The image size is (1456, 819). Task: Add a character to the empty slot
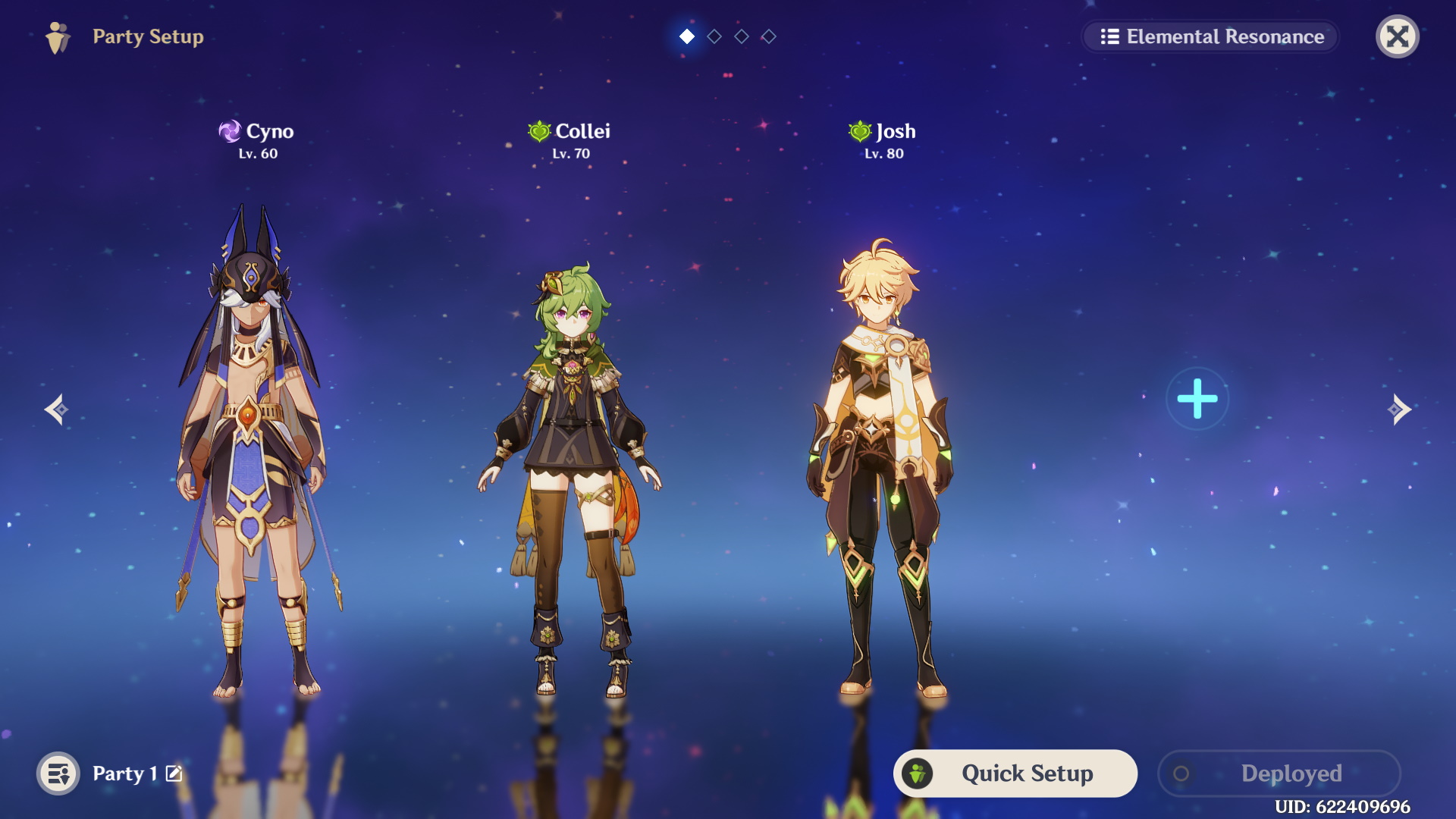pos(1197,399)
